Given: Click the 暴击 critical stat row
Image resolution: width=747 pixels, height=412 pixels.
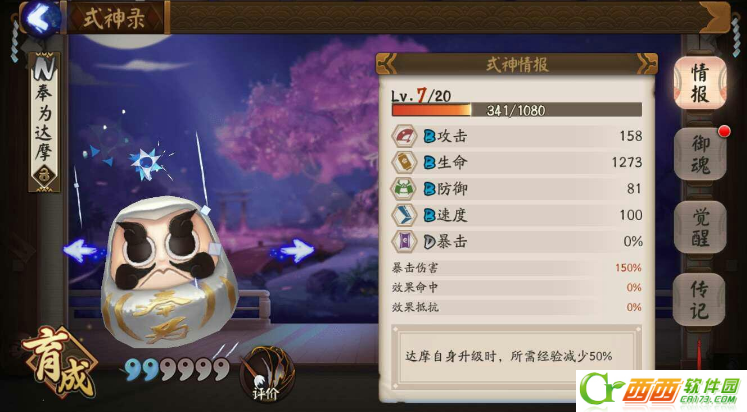Looking at the screenshot, I should click(x=516, y=241).
